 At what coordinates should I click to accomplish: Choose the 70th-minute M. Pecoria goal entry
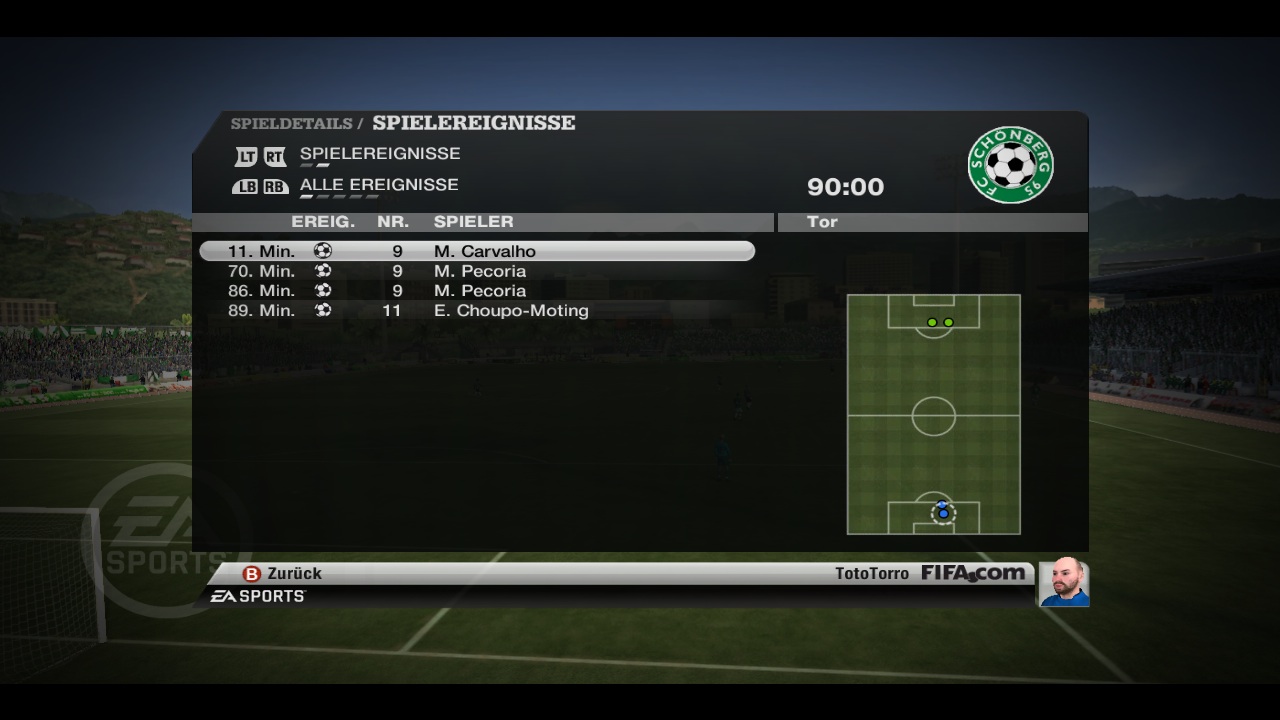point(476,271)
